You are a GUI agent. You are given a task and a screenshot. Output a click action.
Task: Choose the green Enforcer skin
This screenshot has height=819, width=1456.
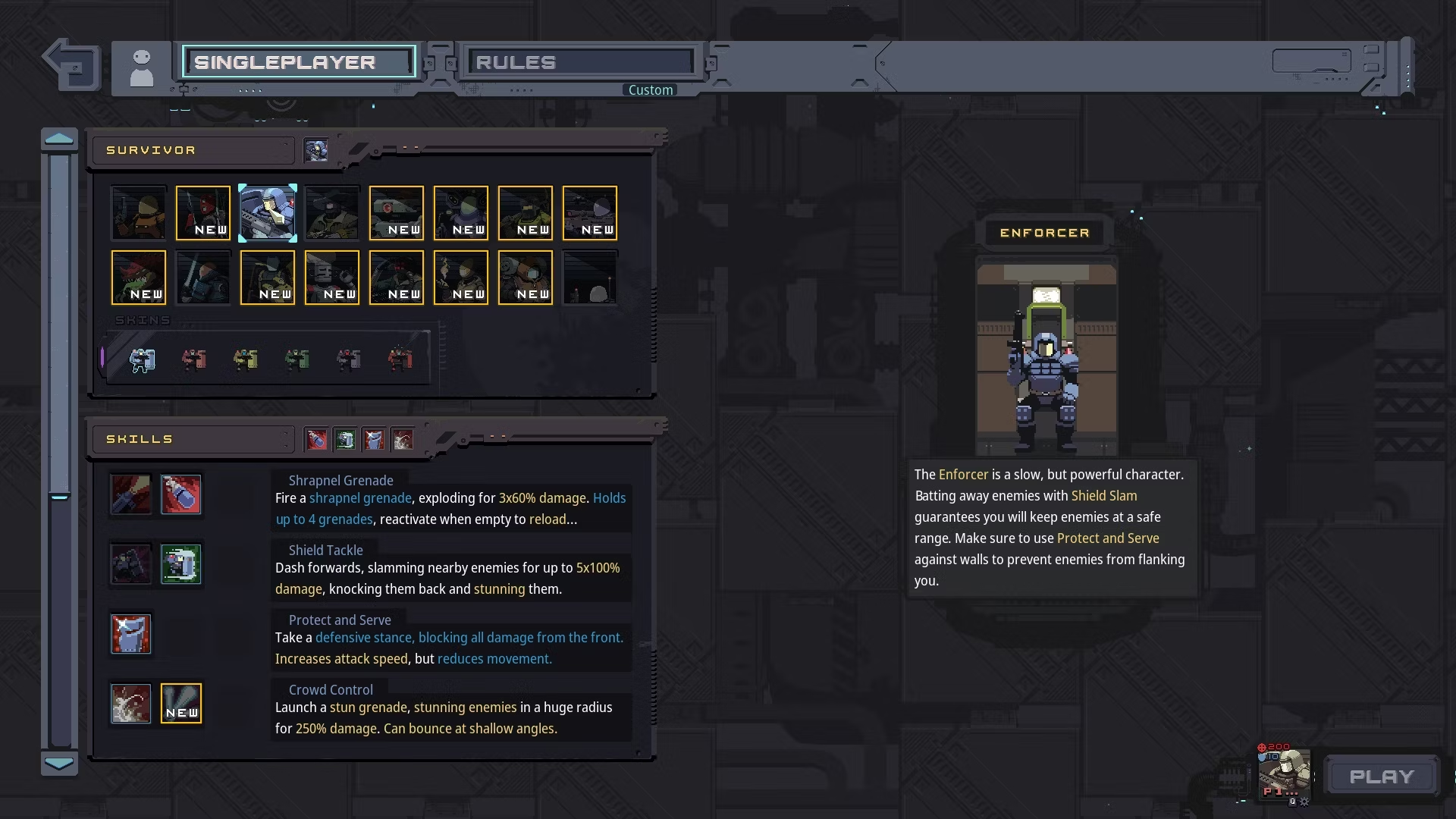[x=297, y=359]
